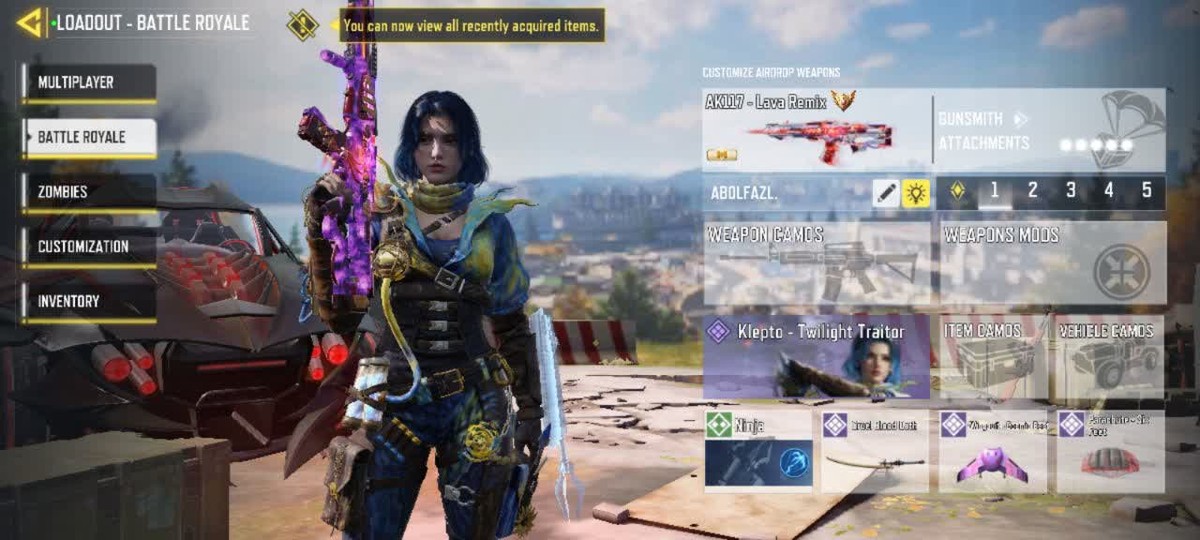
Task: Select the AK117 Lava Remix weapon
Action: coord(816,130)
